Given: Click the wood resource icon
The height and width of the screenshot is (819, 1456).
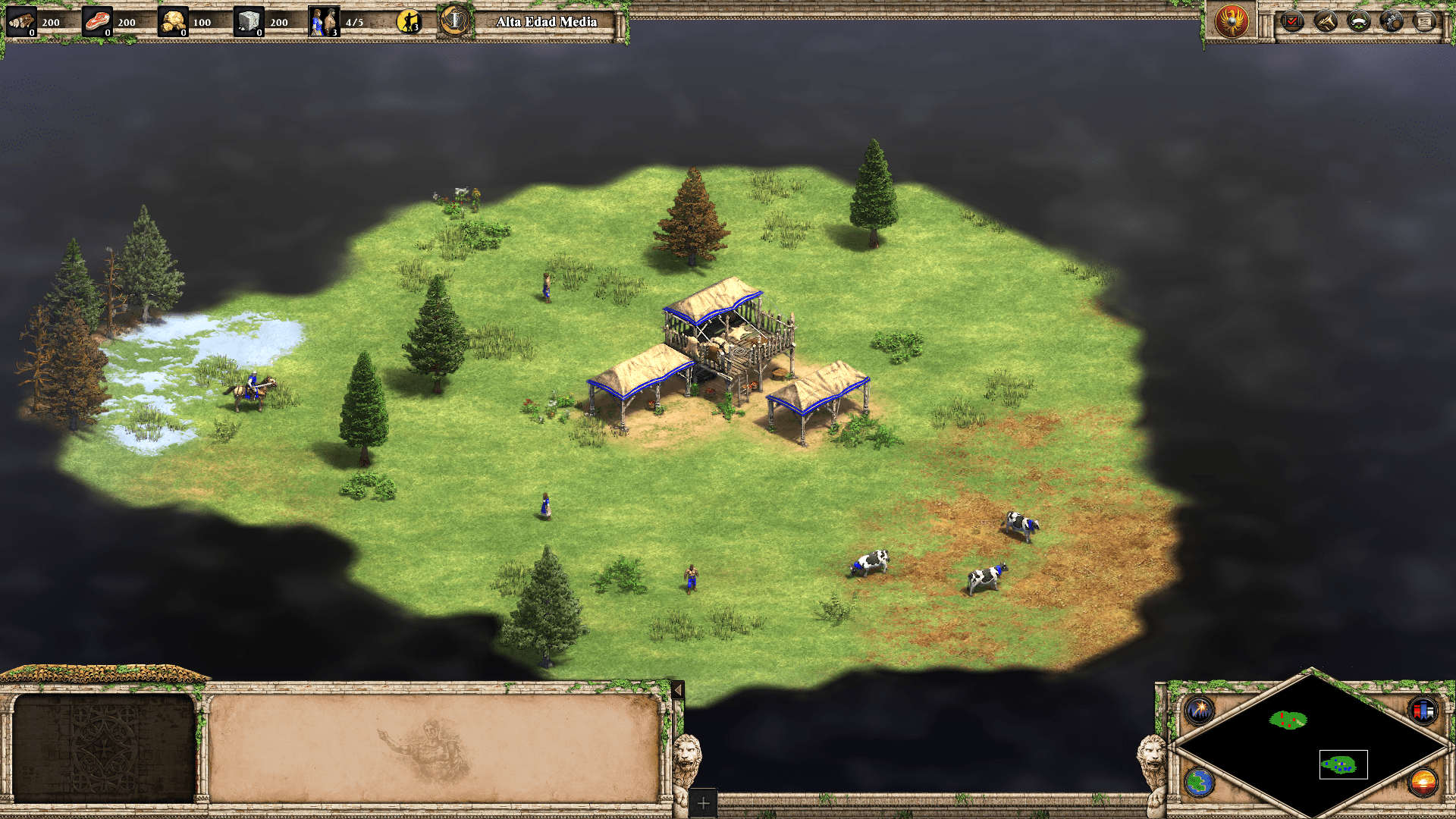Looking at the screenshot, I should tap(21, 22).
